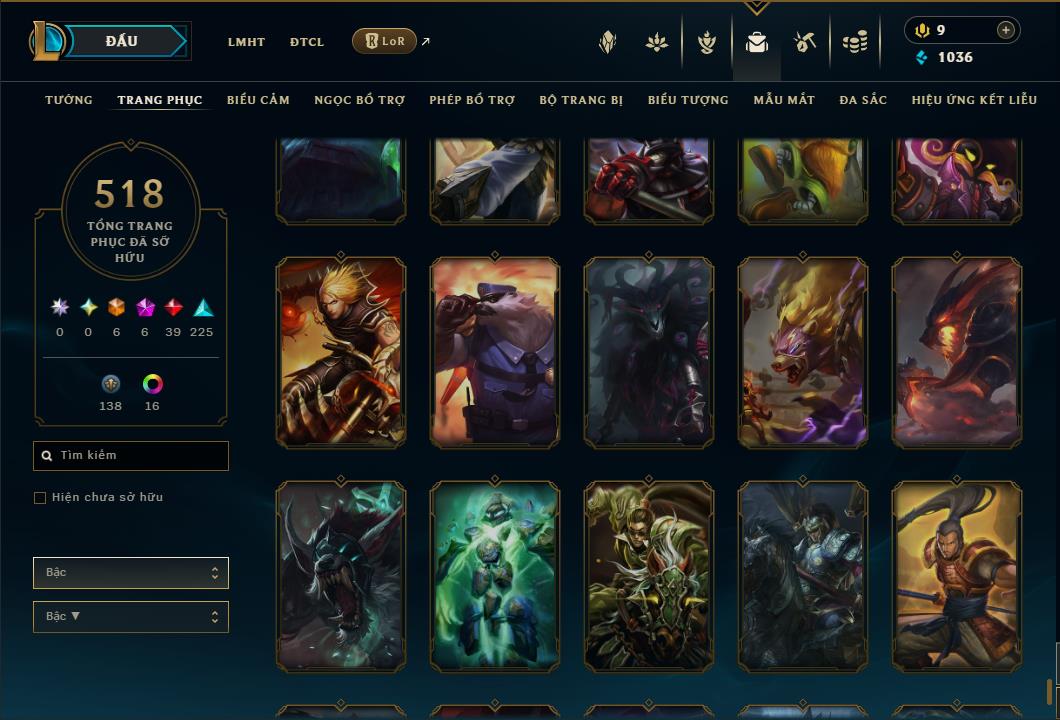Switch to the MẪU MẮT tab
The image size is (1060, 720).
point(784,100)
